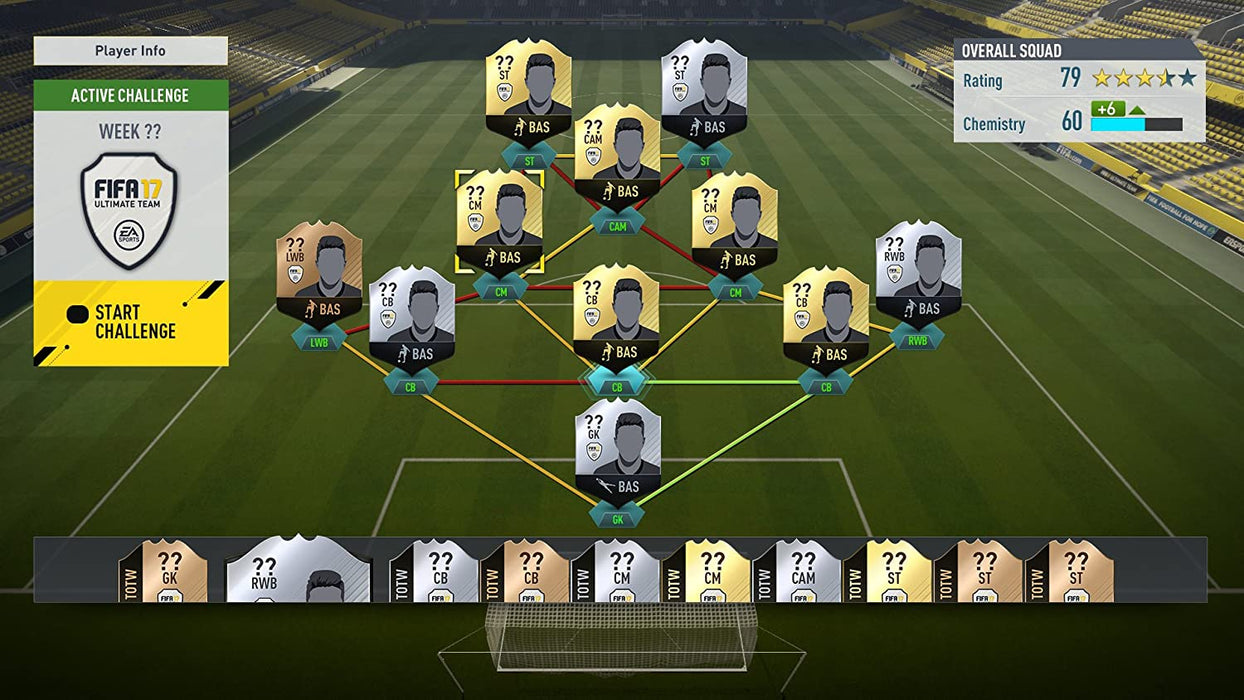1244x700 pixels.
Task: Choose the bronze GK card on the bench
Action: tap(173, 572)
